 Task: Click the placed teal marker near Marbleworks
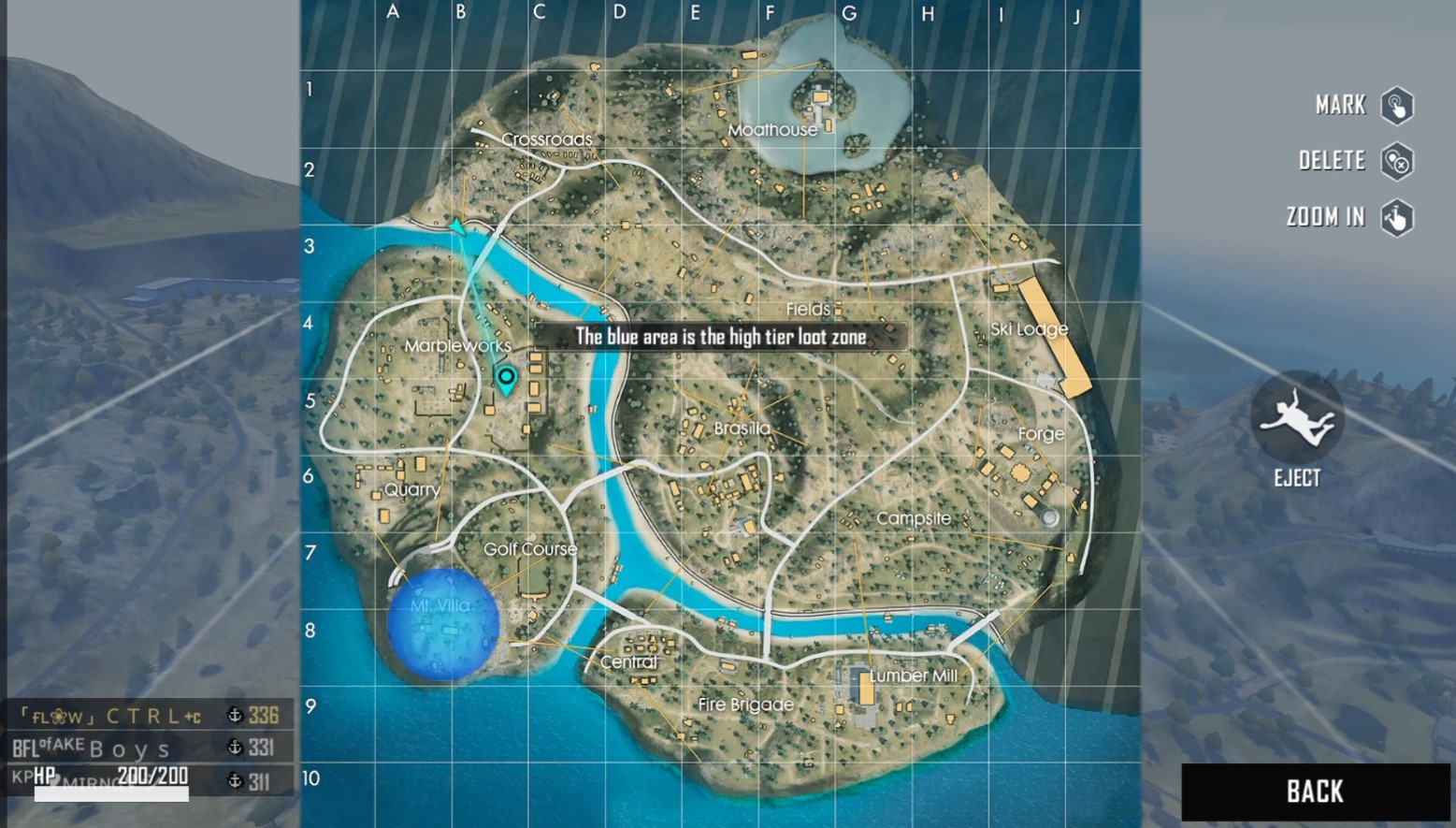pos(506,377)
